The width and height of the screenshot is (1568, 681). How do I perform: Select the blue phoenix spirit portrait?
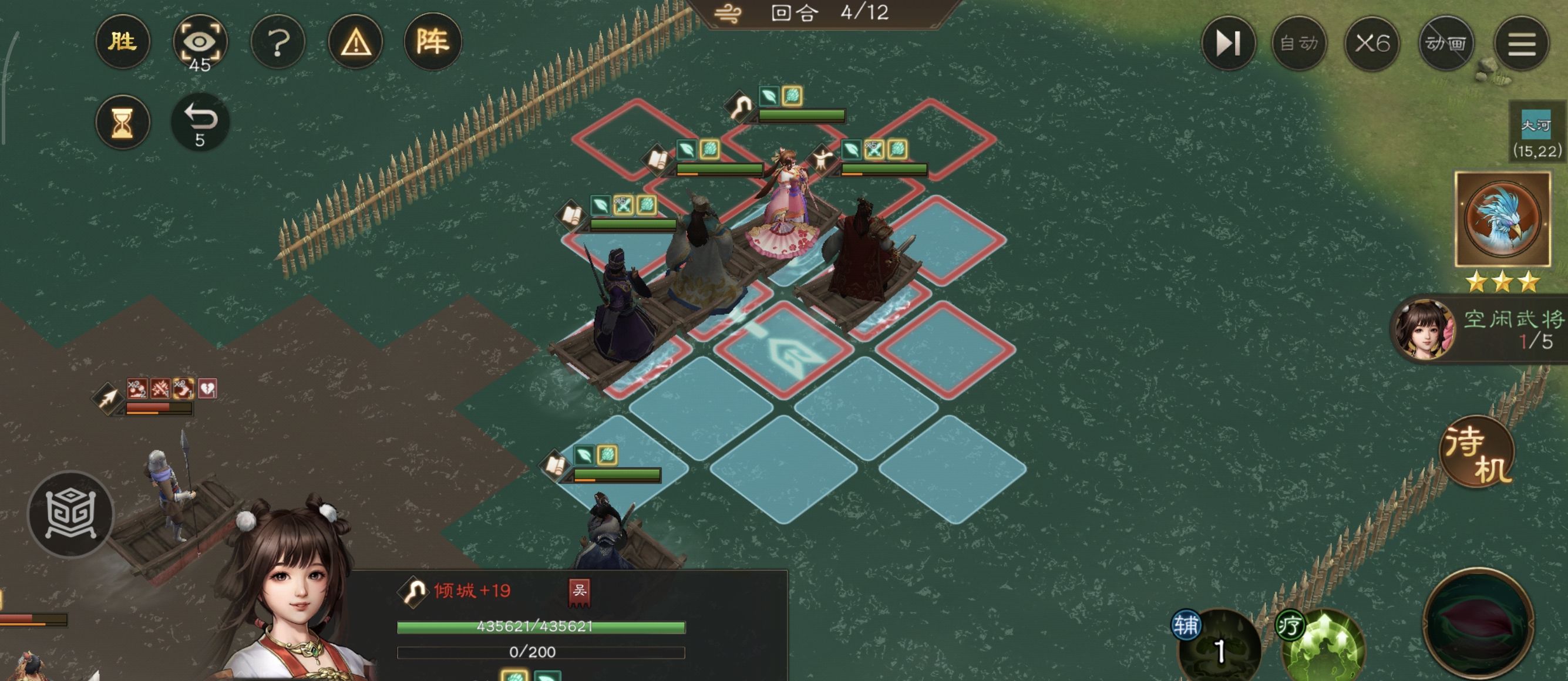[1502, 218]
